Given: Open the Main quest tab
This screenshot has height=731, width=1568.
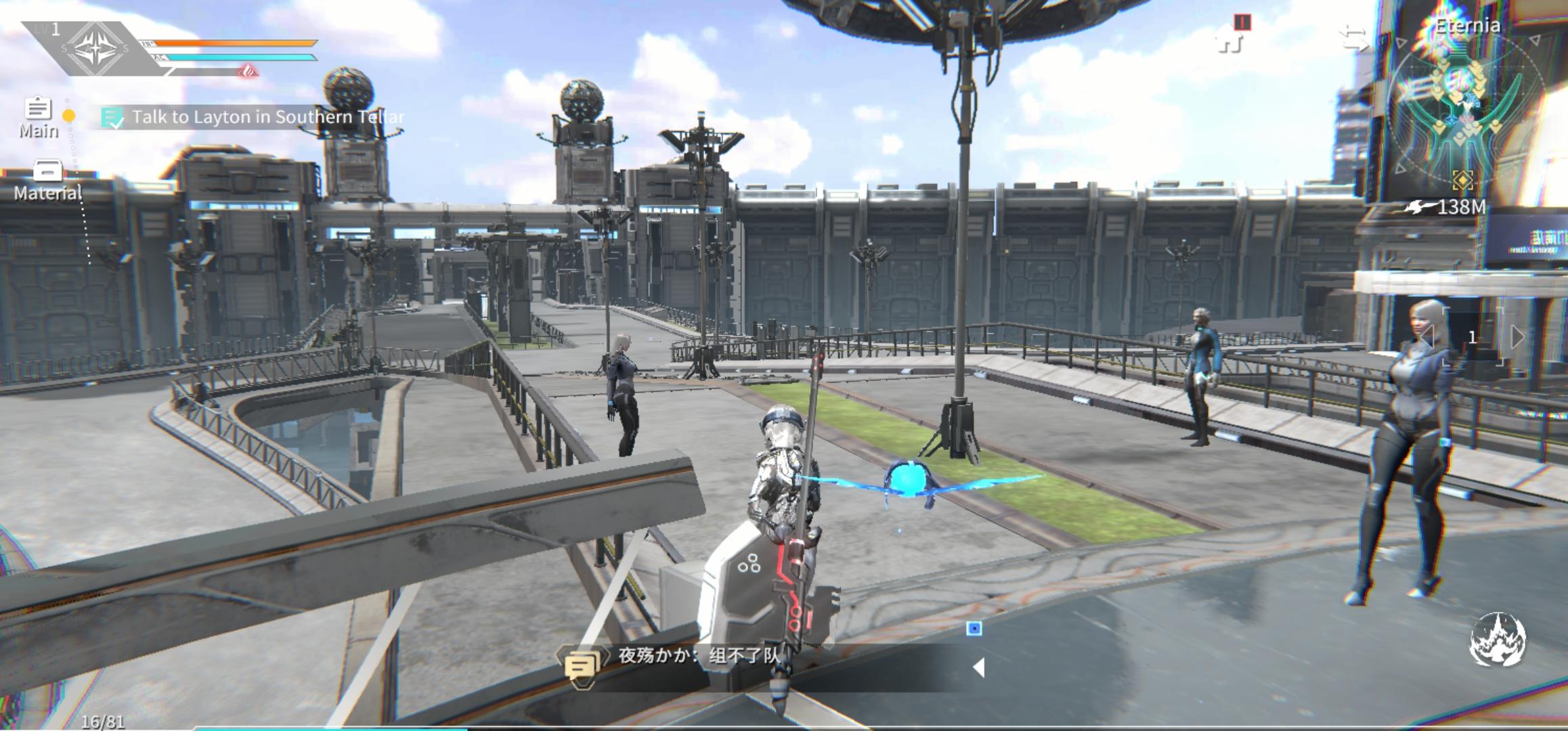Looking at the screenshot, I should pos(38,116).
